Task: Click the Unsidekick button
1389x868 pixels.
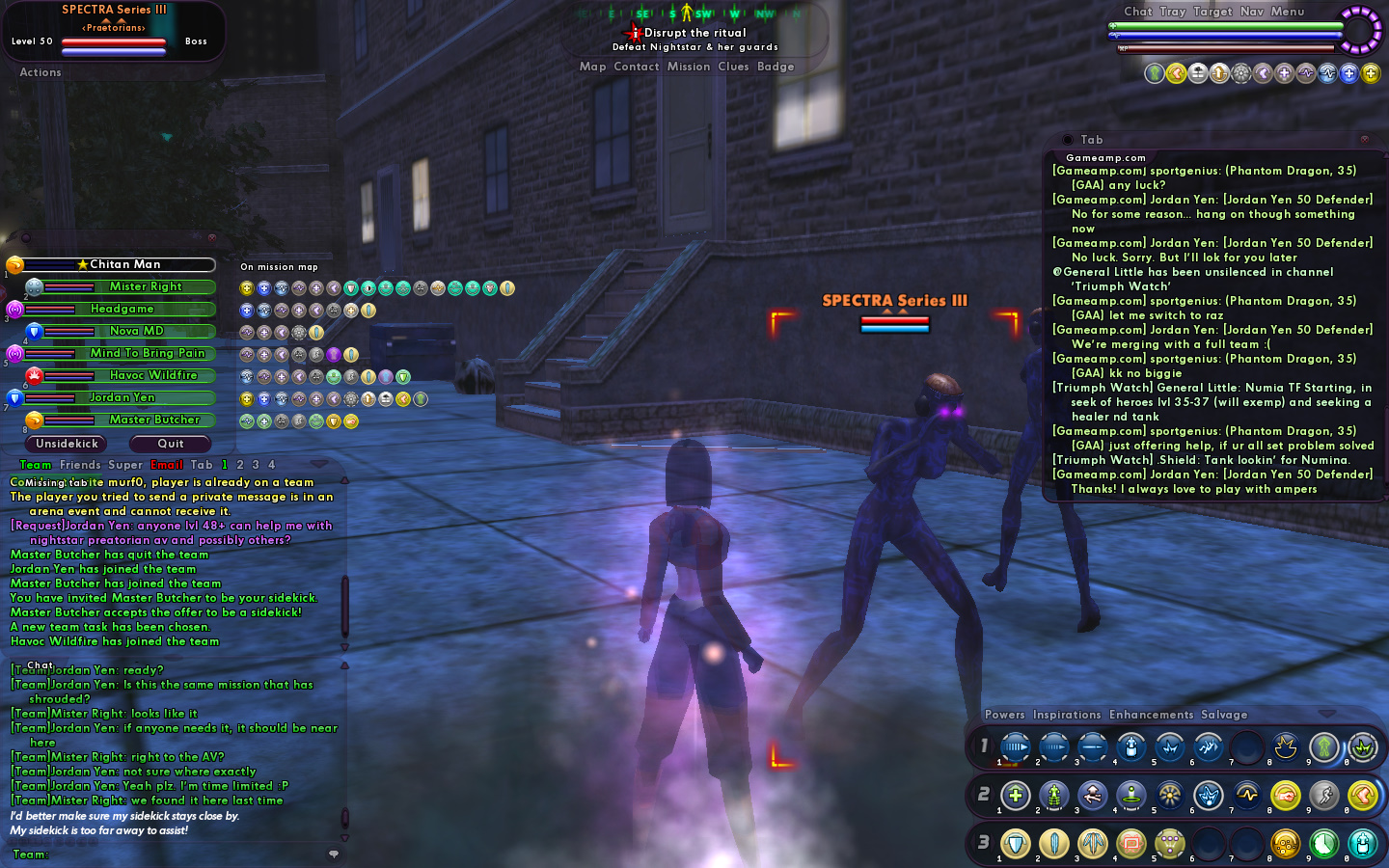Action: point(67,444)
